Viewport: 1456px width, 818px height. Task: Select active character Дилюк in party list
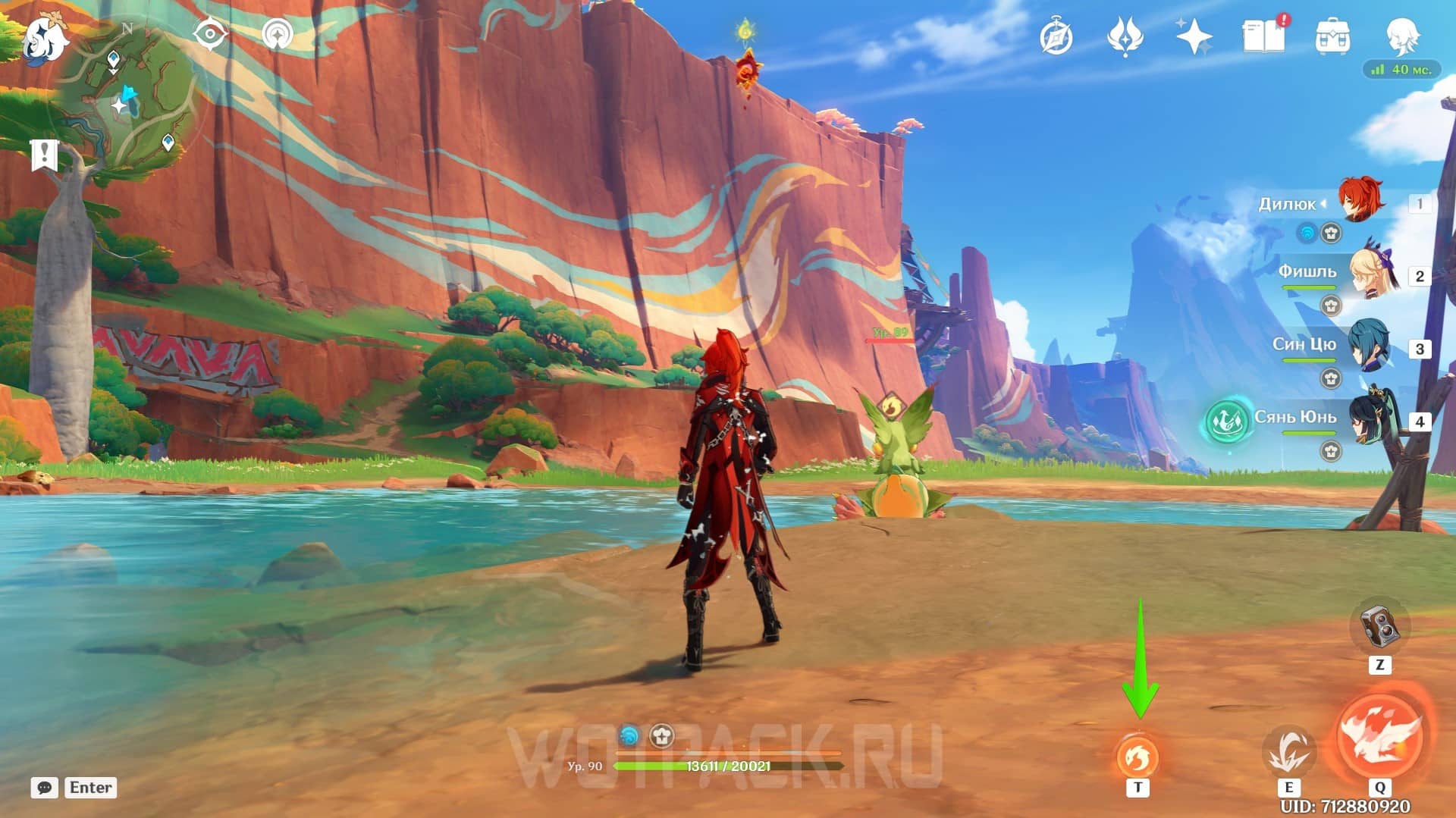(x=1360, y=201)
